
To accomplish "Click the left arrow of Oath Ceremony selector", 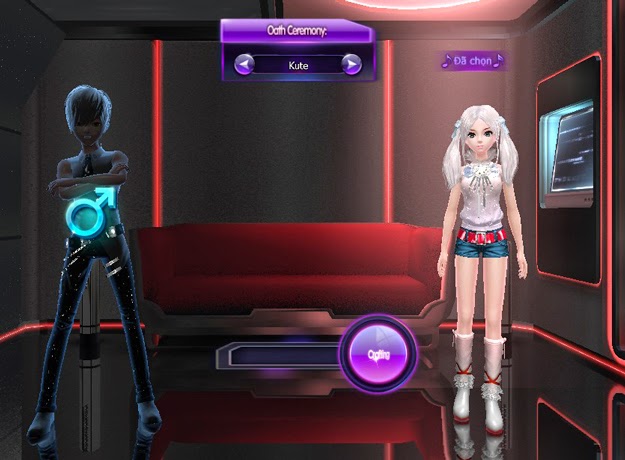I will coord(245,65).
